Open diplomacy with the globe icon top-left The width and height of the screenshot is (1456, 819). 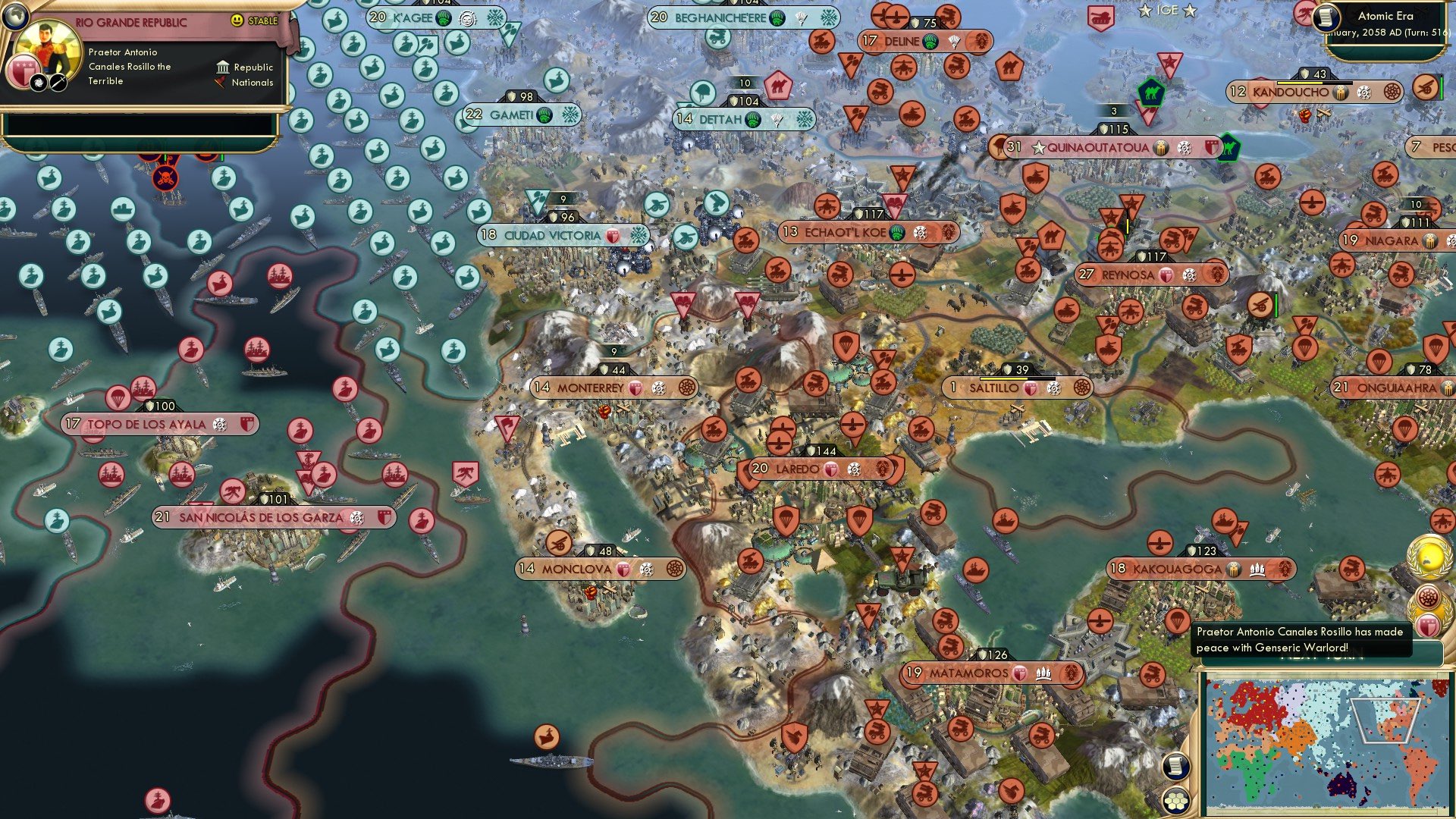pos(14,15)
